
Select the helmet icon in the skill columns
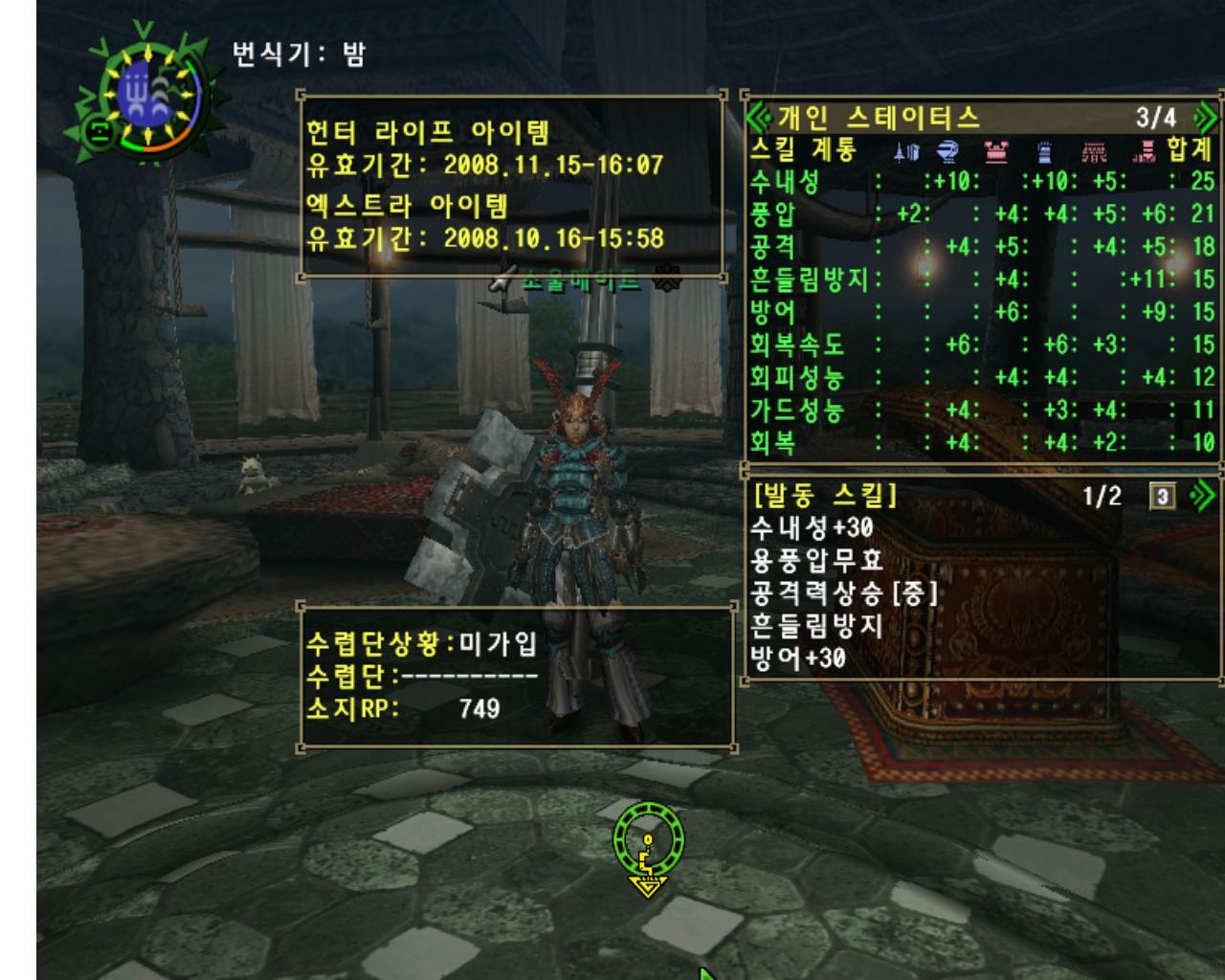947,151
